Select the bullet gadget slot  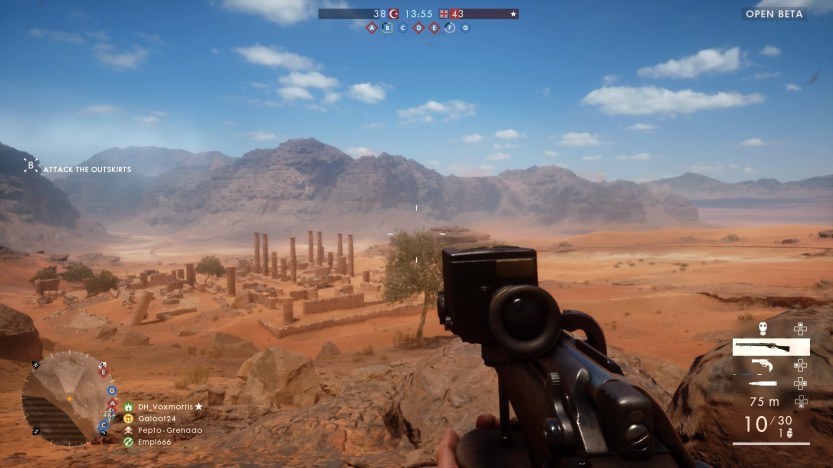(x=763, y=382)
